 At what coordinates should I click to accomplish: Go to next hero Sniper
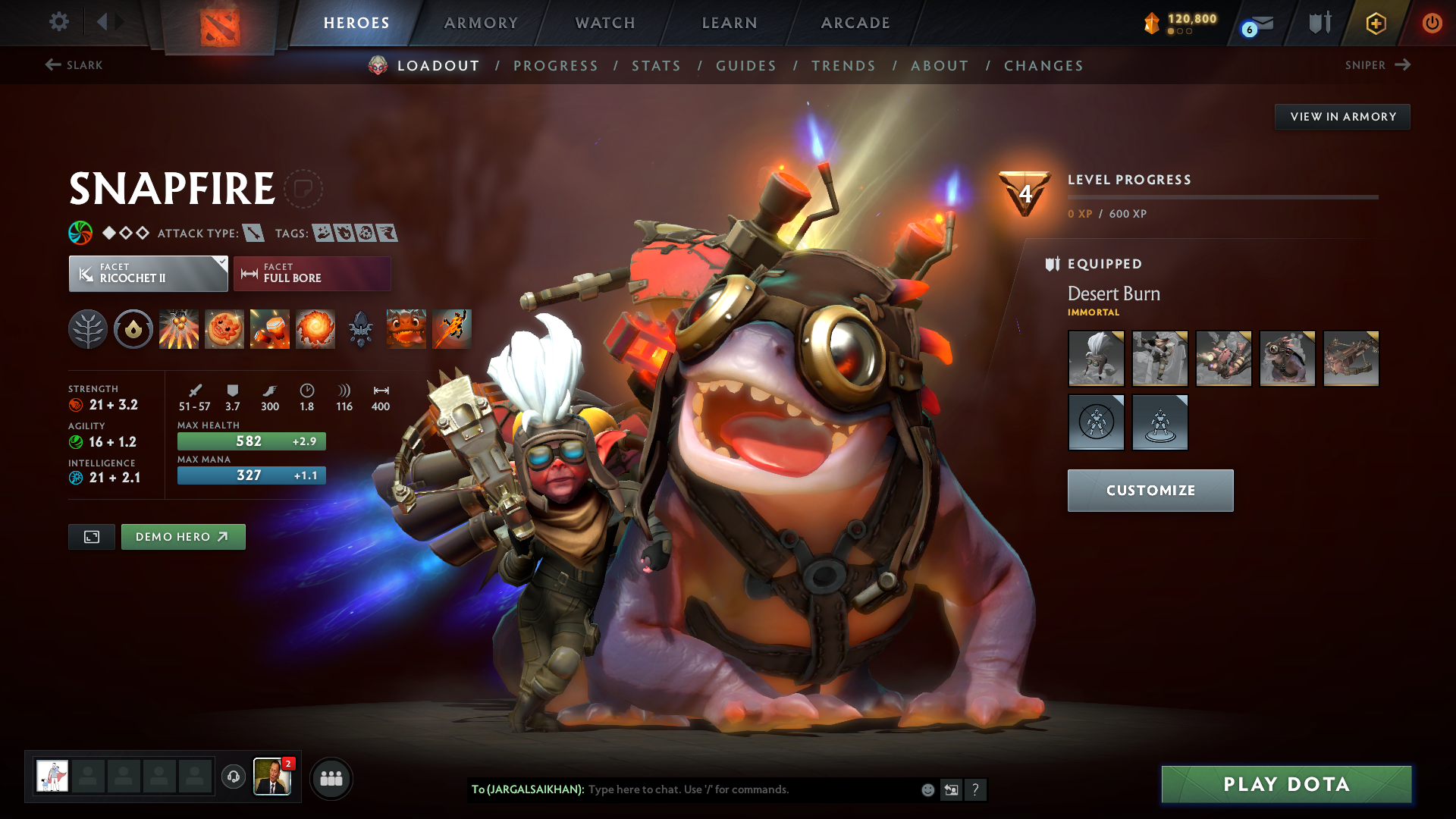pyautogui.click(x=1377, y=65)
